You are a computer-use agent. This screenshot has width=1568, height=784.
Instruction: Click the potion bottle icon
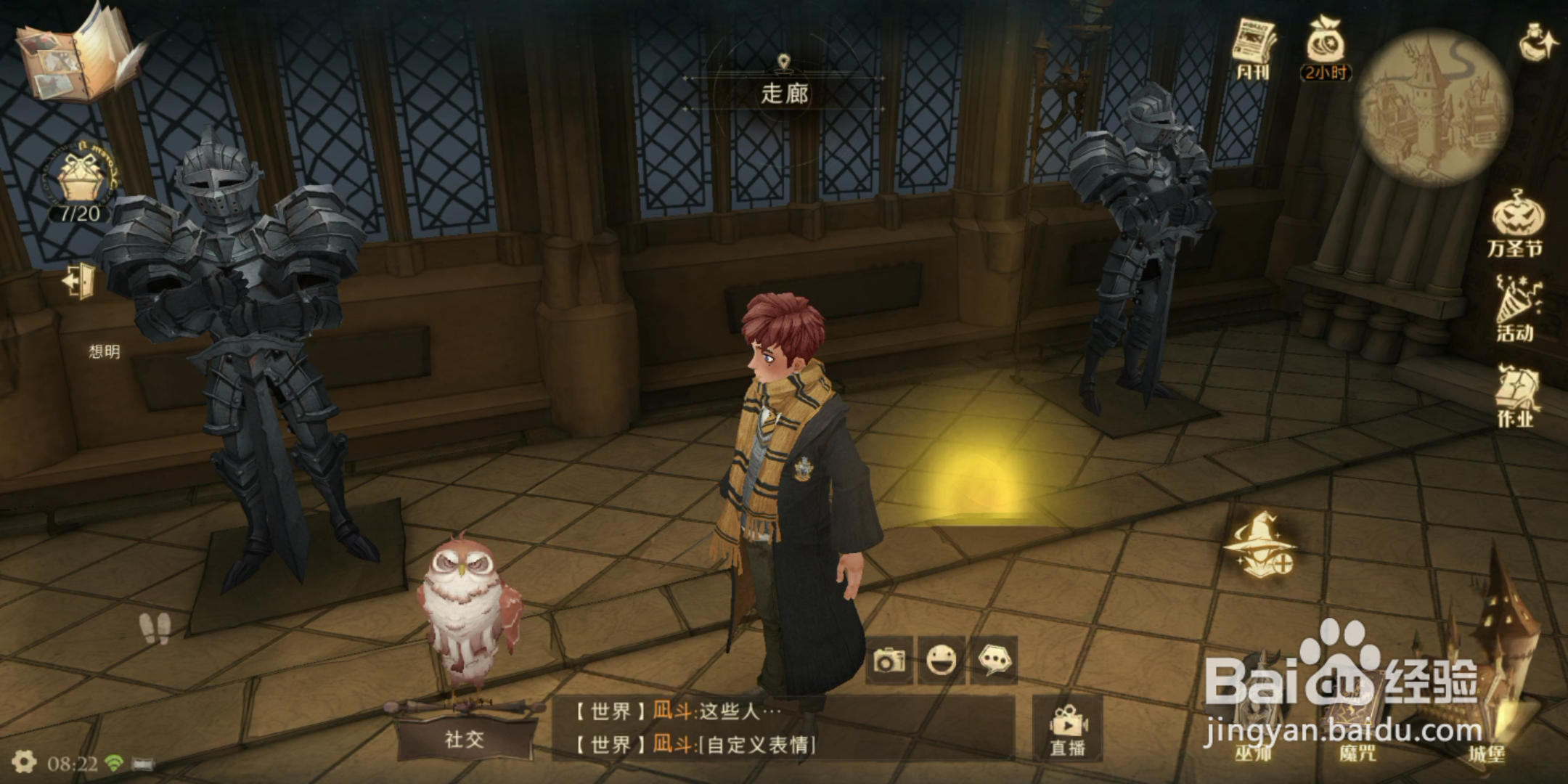tap(1536, 41)
